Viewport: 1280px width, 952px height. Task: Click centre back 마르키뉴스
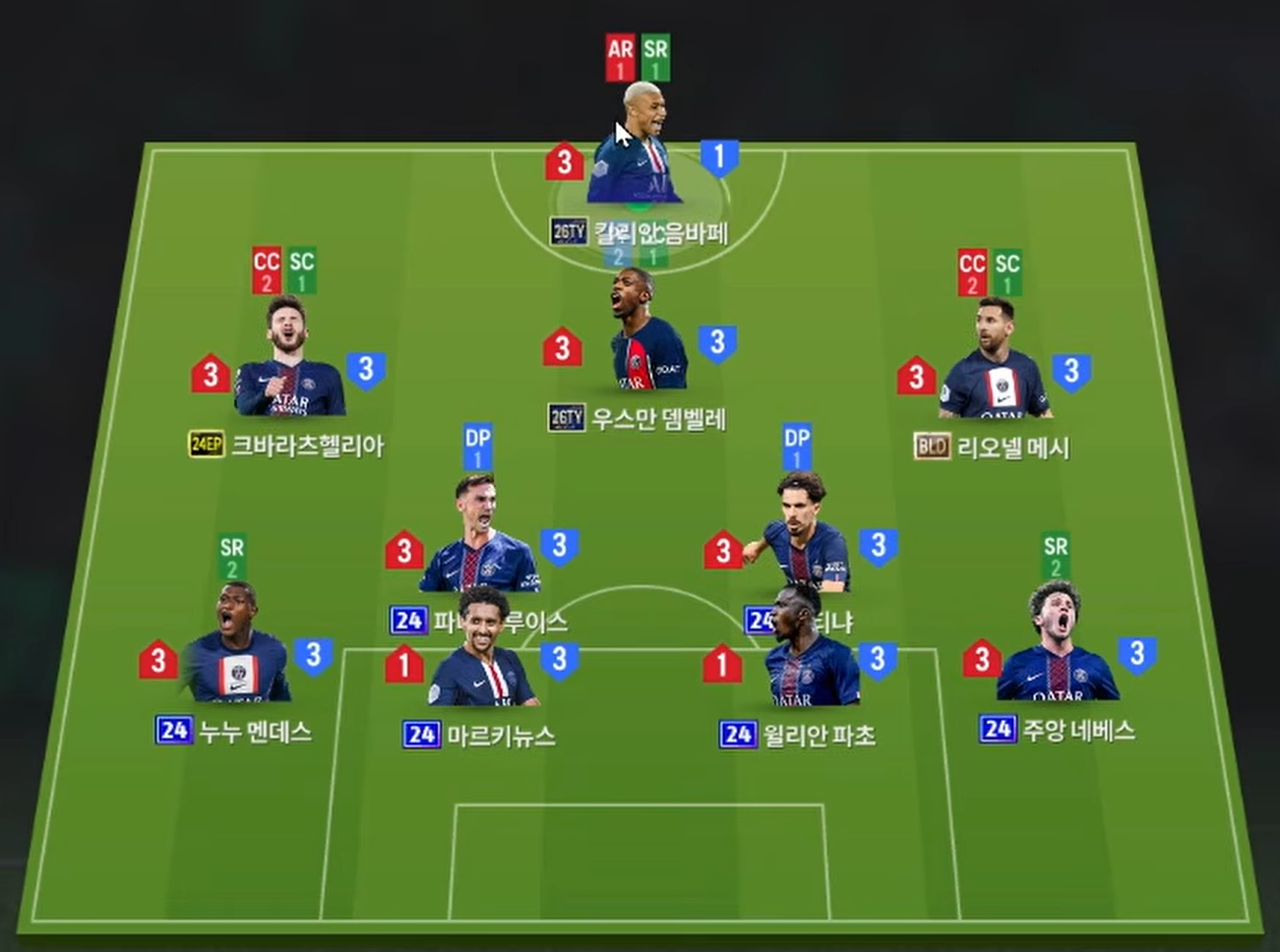(x=482, y=659)
